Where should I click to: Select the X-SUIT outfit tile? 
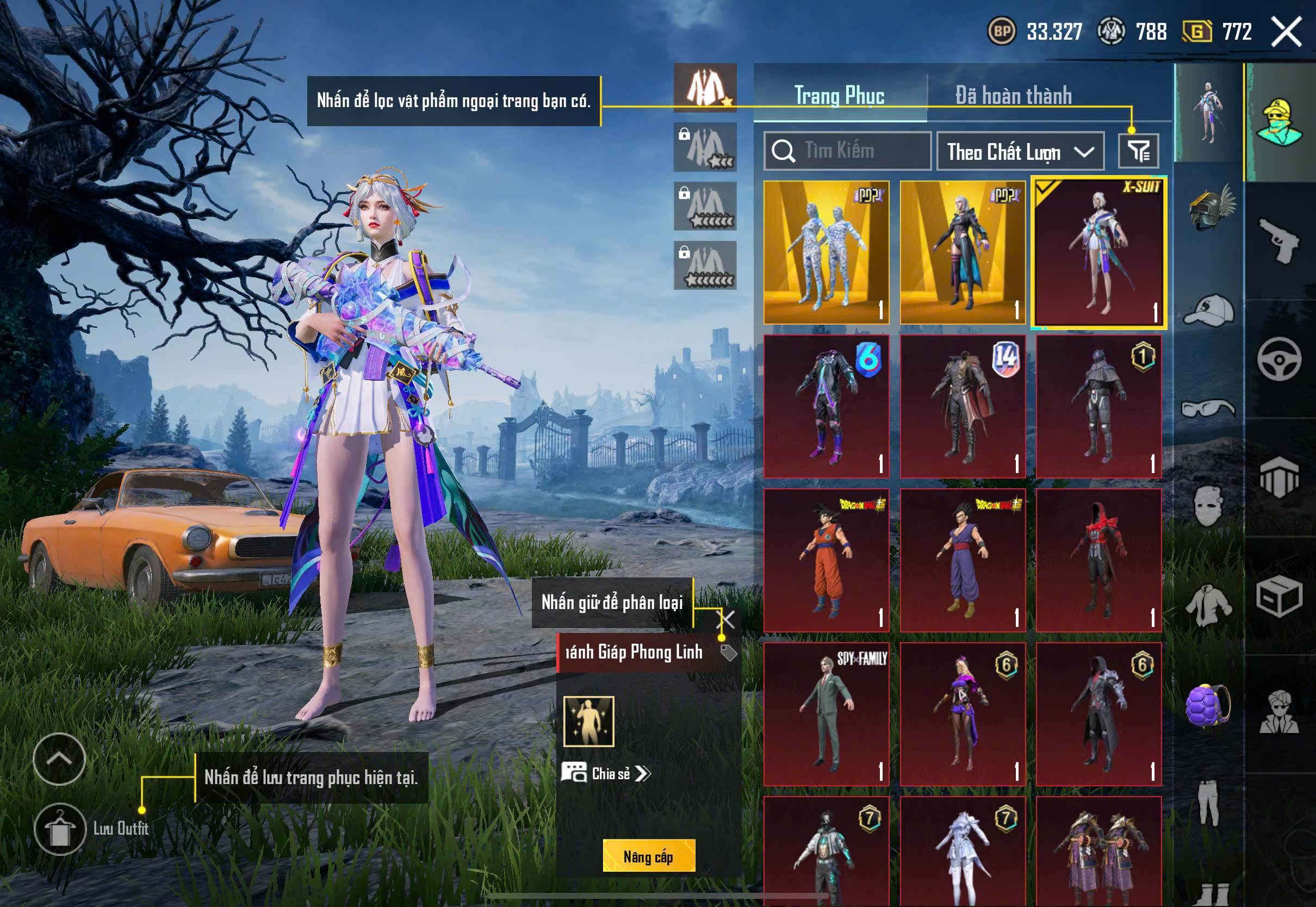(x=1098, y=252)
